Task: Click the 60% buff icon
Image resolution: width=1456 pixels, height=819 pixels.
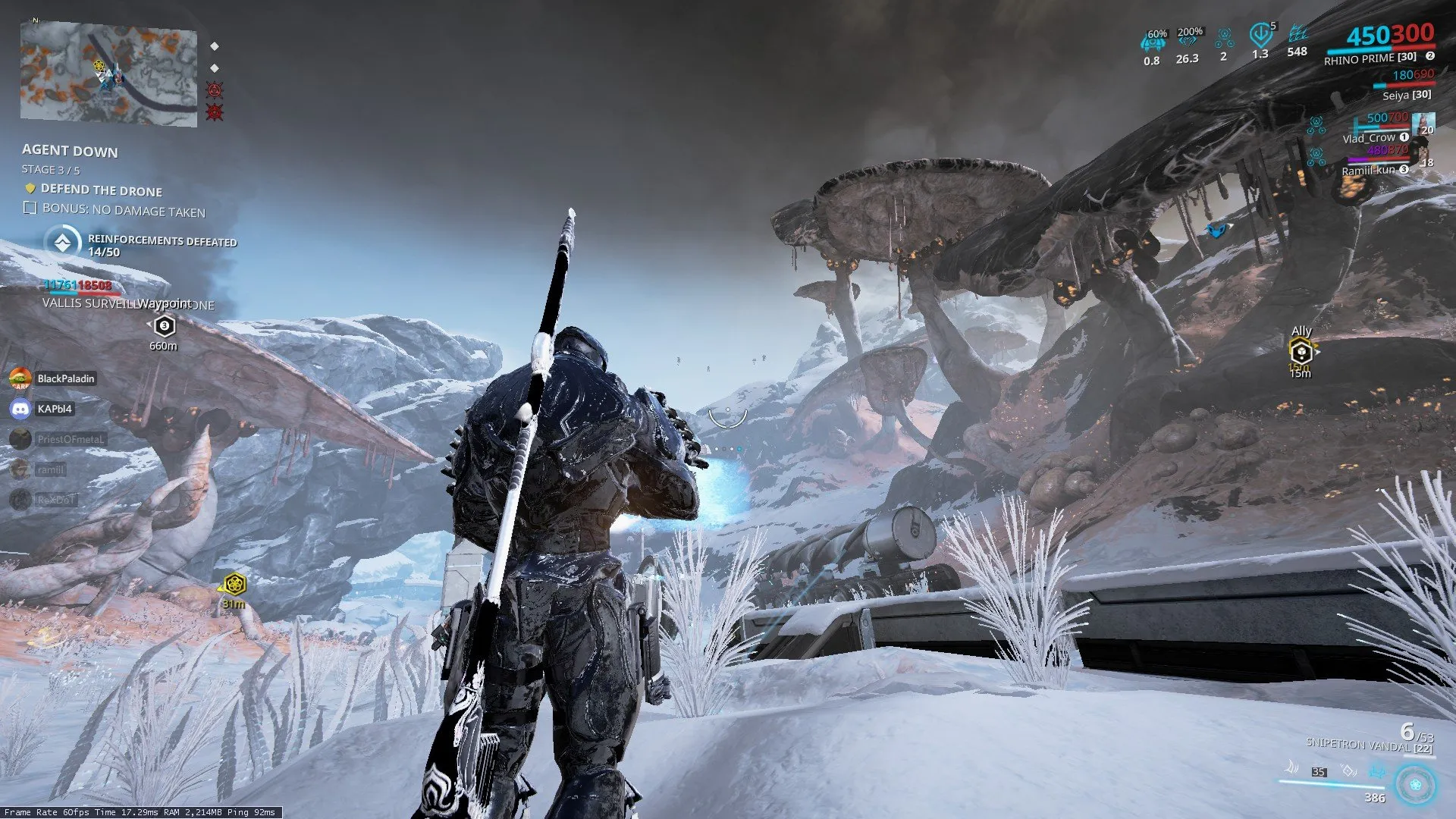Action: [x=1153, y=42]
